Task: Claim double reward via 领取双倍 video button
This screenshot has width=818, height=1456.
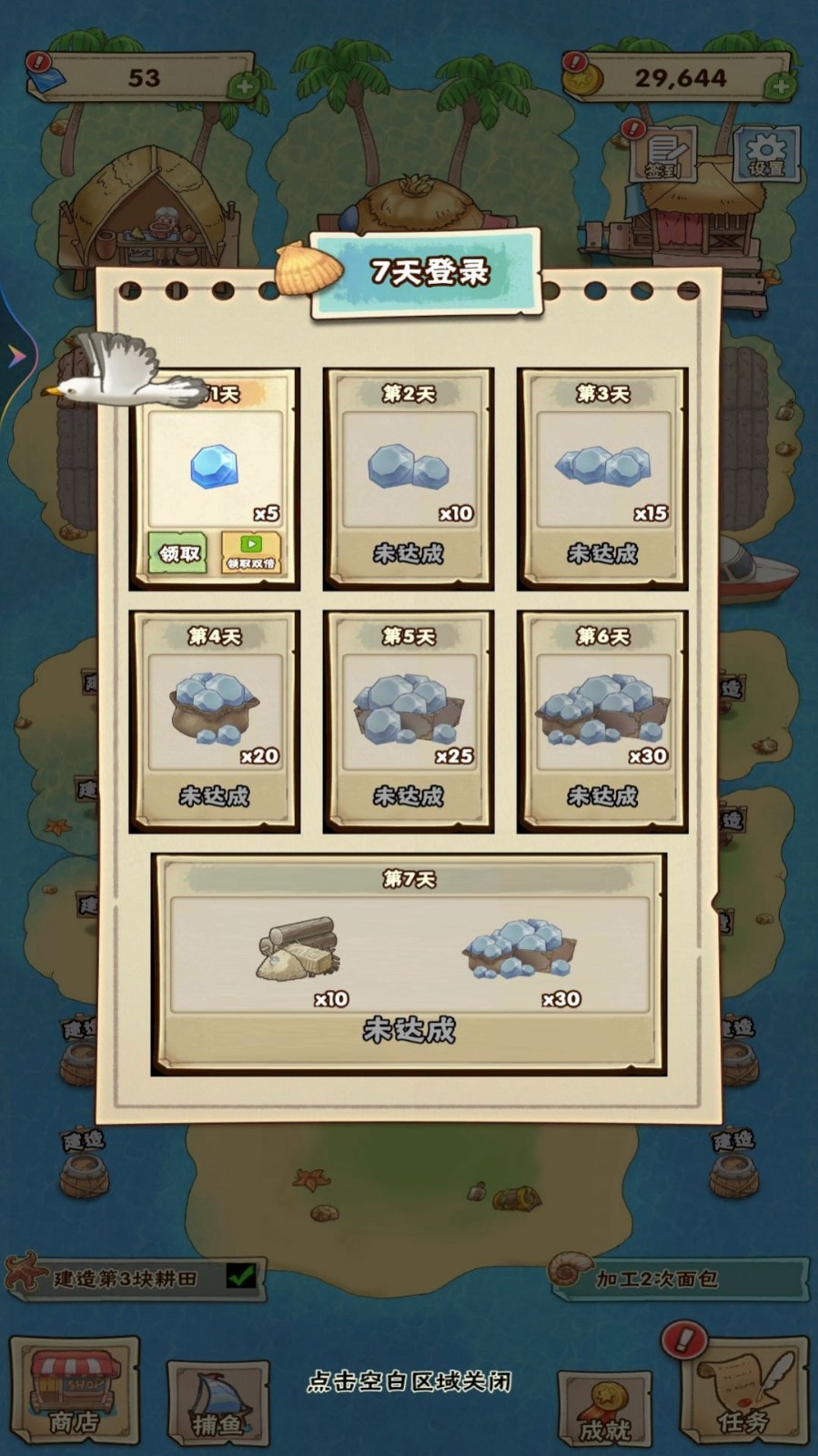Action: click(x=250, y=552)
